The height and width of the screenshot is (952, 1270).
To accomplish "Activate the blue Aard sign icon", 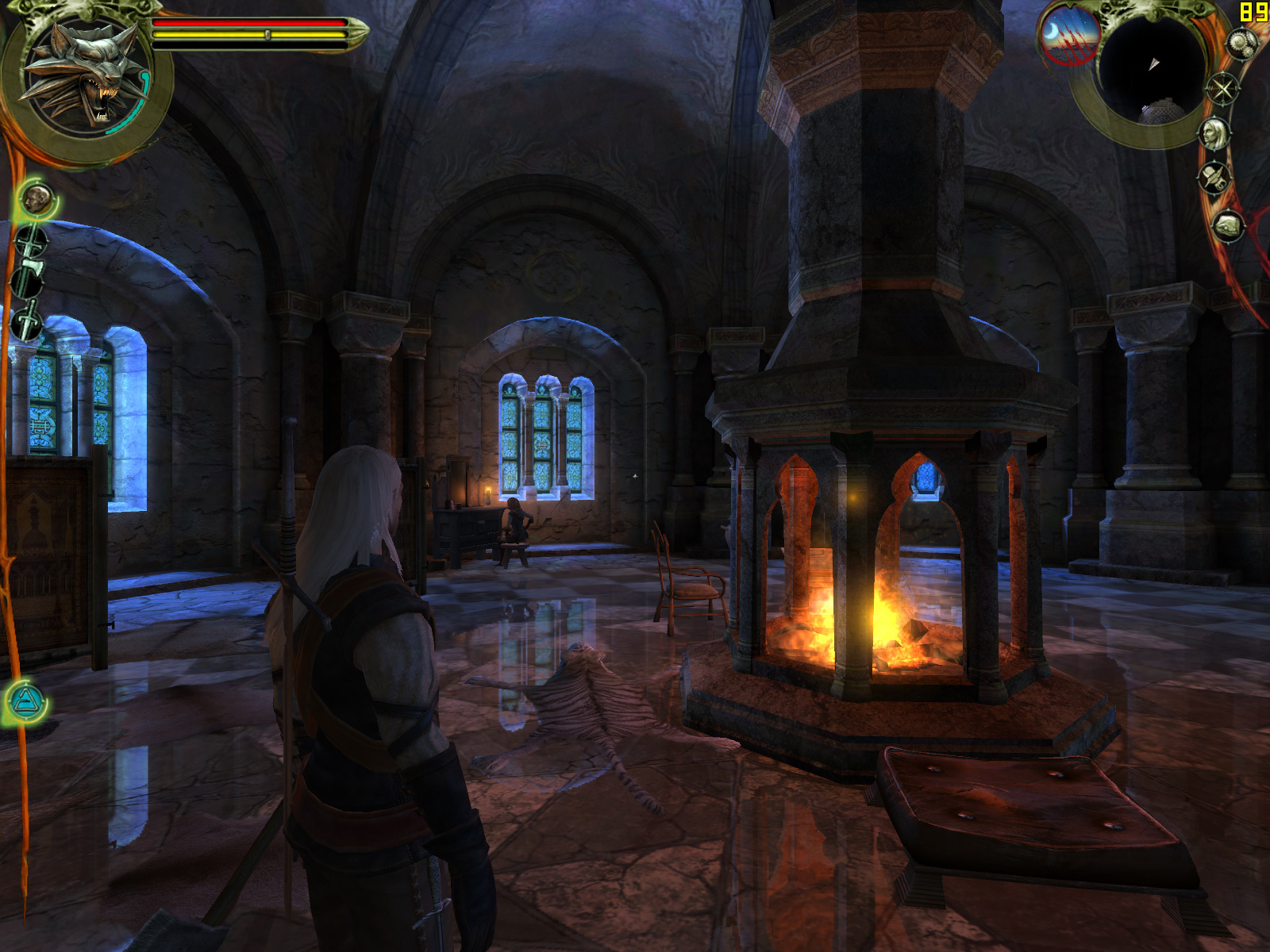I will [27, 702].
